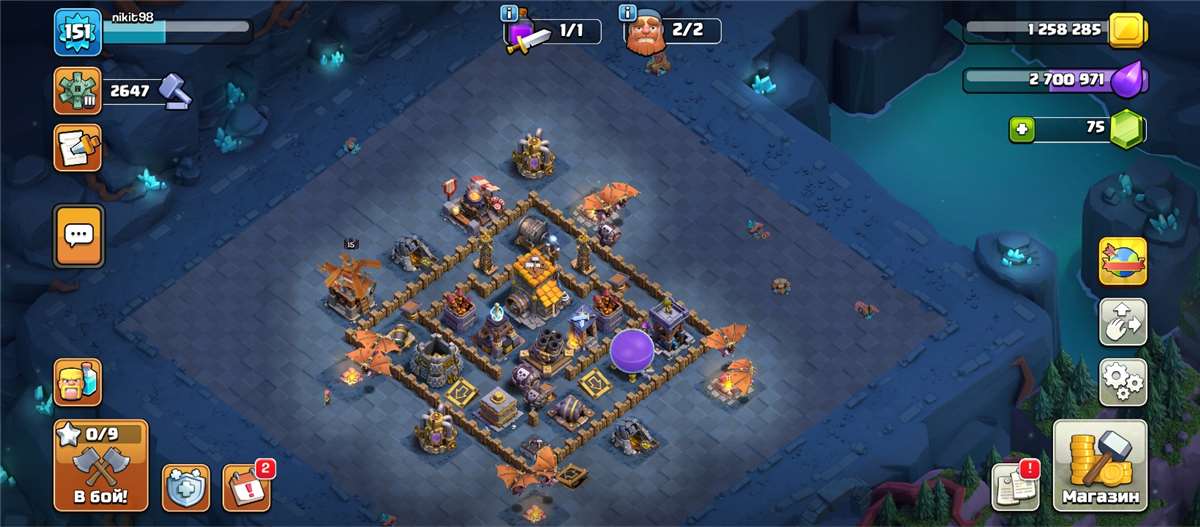The height and width of the screenshot is (527, 1200).
Task: Open the news notes with alert badge
Action: click(x=1014, y=487)
